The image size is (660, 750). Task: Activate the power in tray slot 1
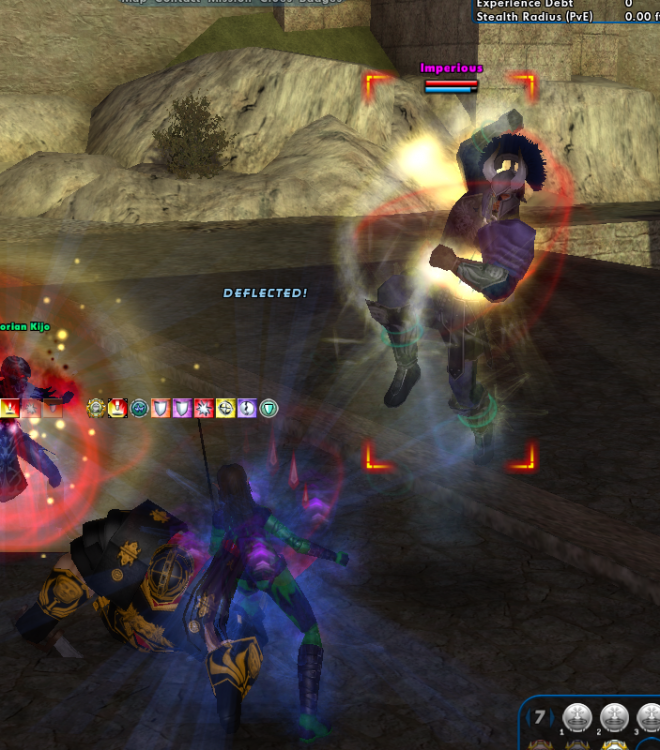(575, 716)
